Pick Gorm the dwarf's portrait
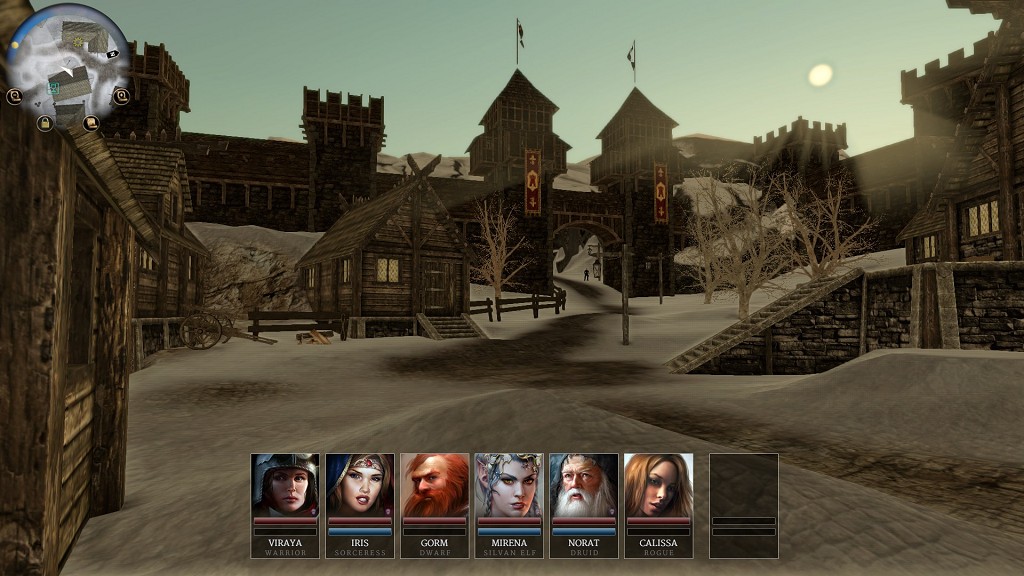The width and height of the screenshot is (1024, 576). [435, 485]
